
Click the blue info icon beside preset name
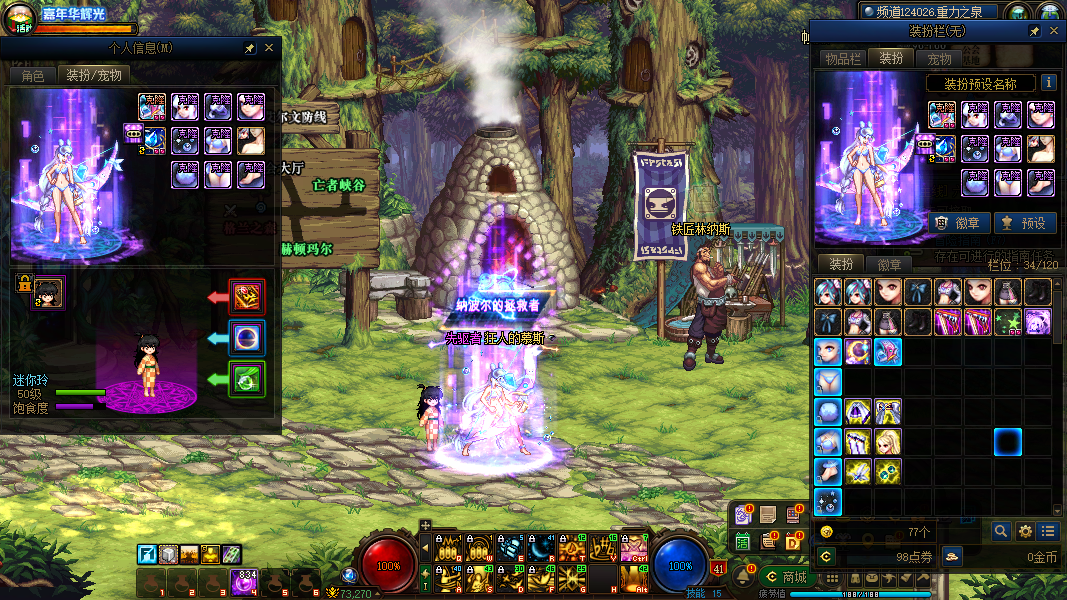[x=1048, y=83]
